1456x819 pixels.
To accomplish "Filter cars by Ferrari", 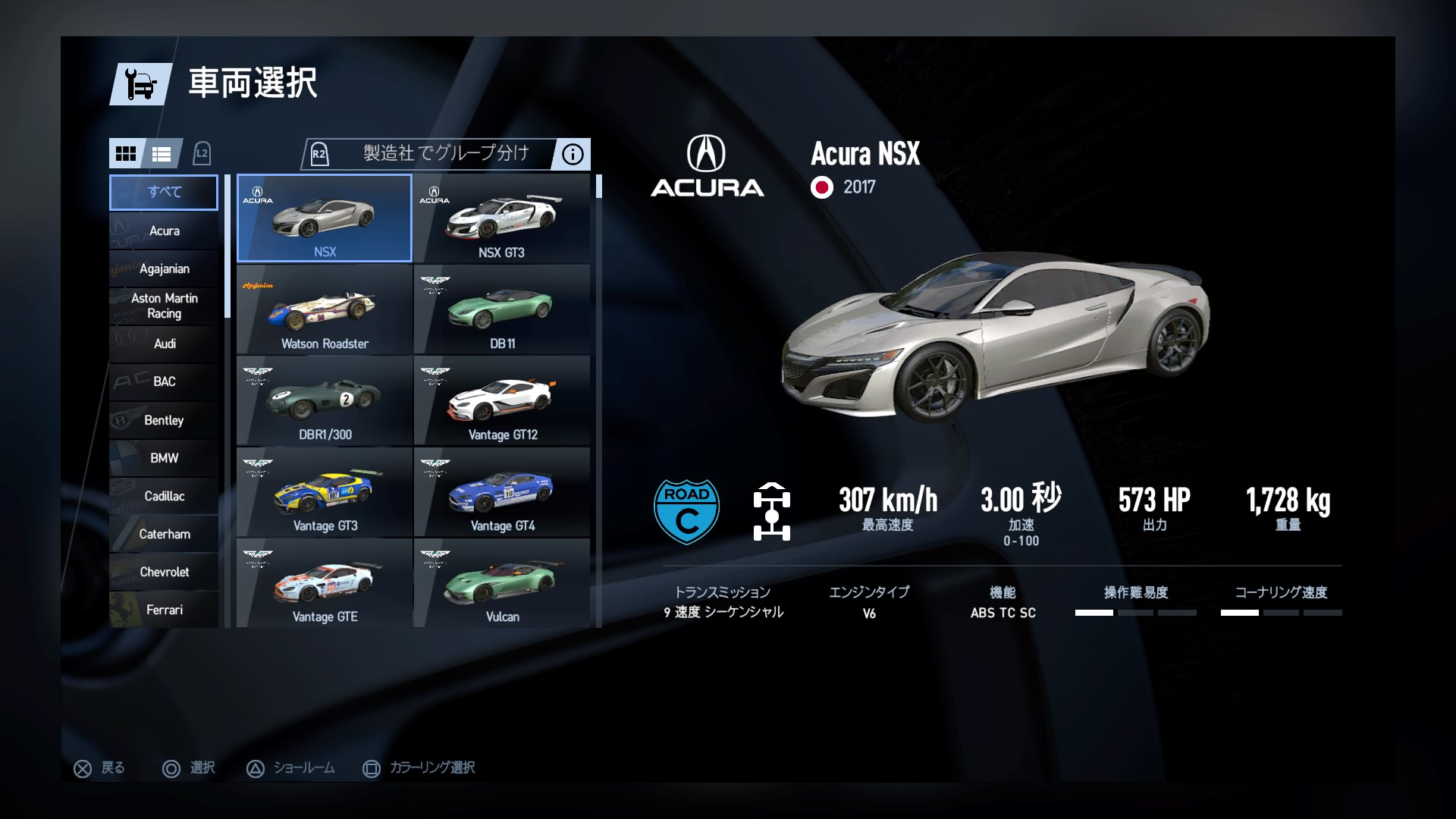I will [164, 610].
